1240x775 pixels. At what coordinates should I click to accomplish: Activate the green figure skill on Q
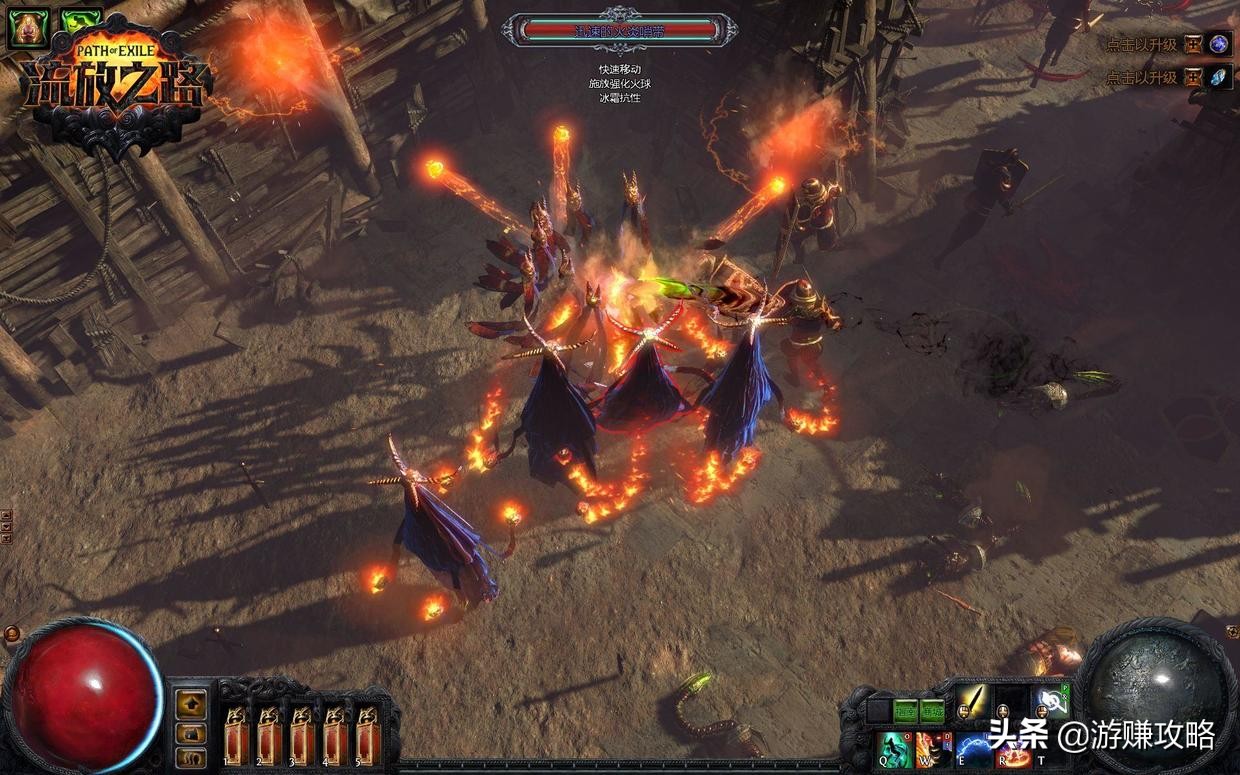[x=895, y=749]
